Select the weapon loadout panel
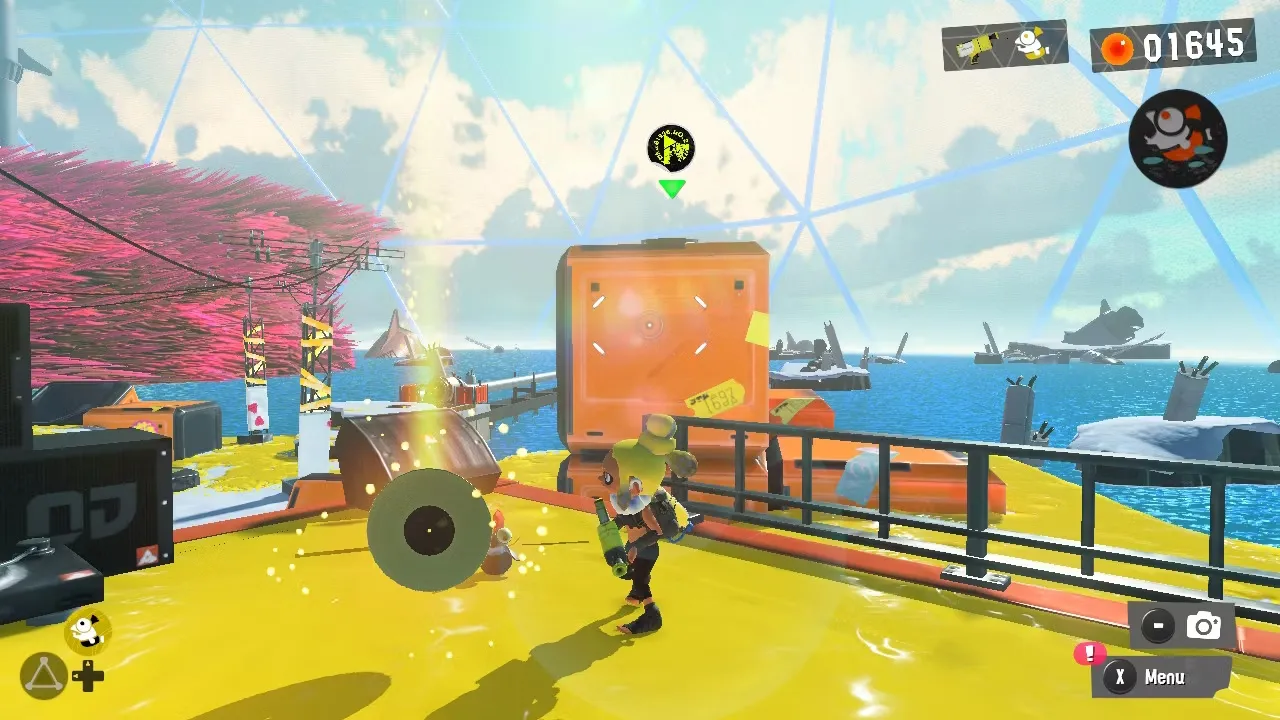This screenshot has height=720, width=1280. coord(1004,45)
